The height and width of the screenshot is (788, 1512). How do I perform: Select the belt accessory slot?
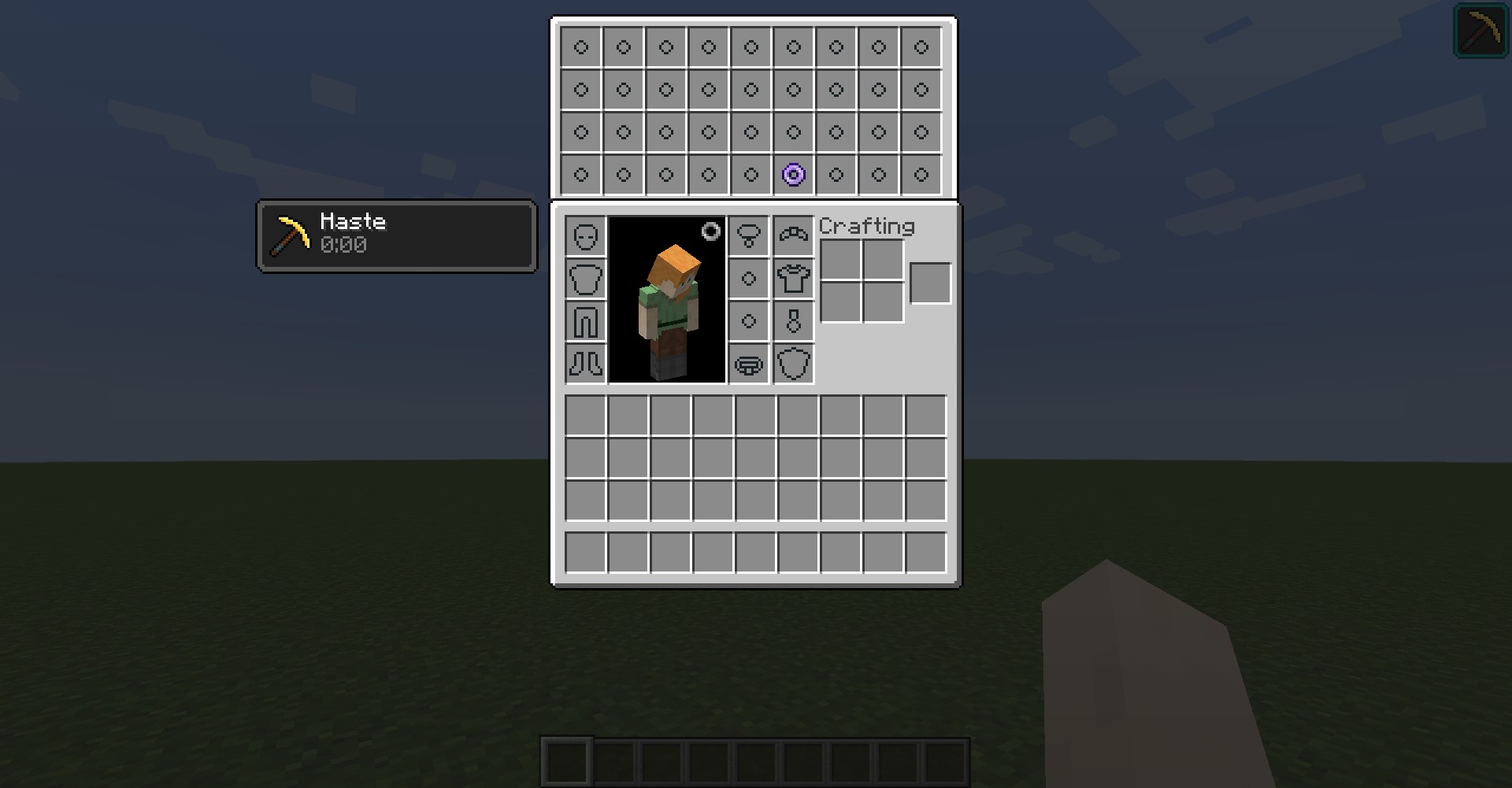[x=749, y=364]
